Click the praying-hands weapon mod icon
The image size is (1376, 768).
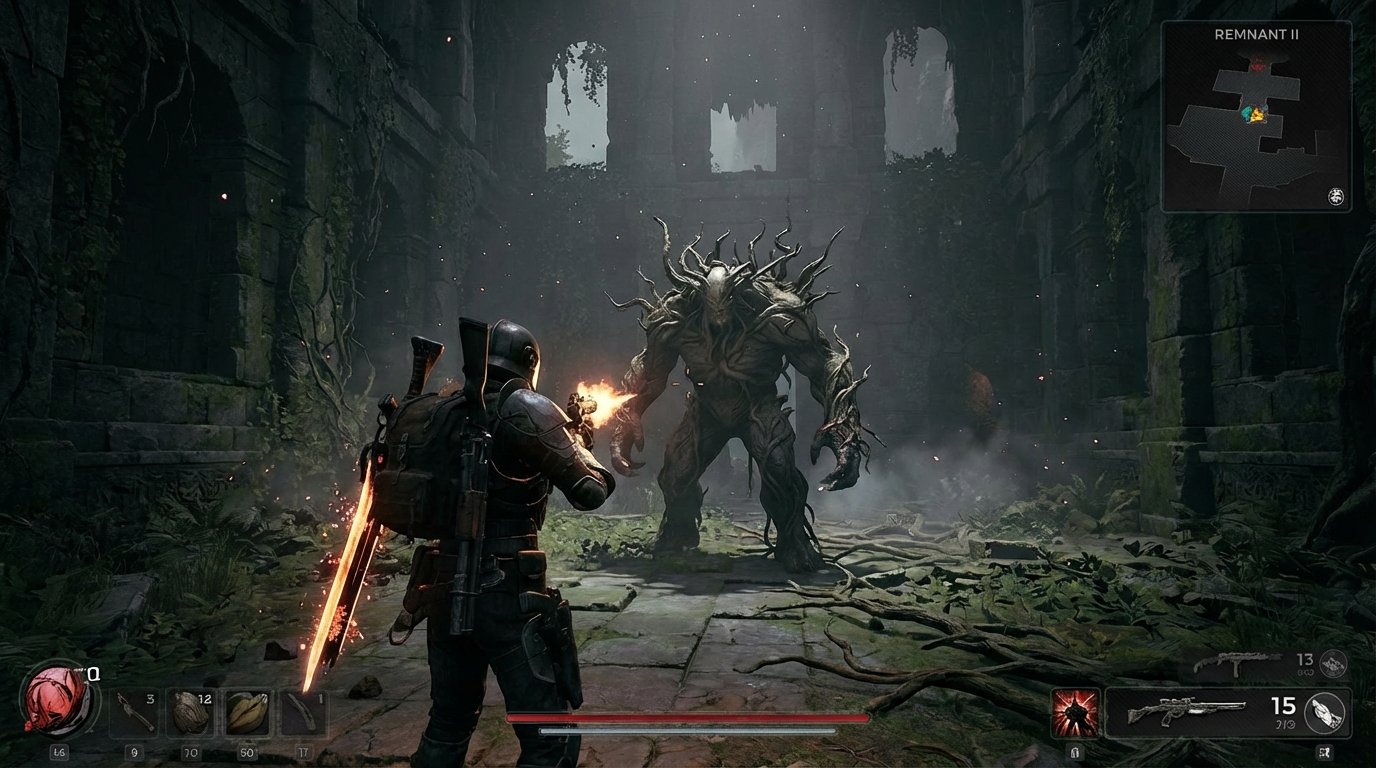click(x=1327, y=711)
